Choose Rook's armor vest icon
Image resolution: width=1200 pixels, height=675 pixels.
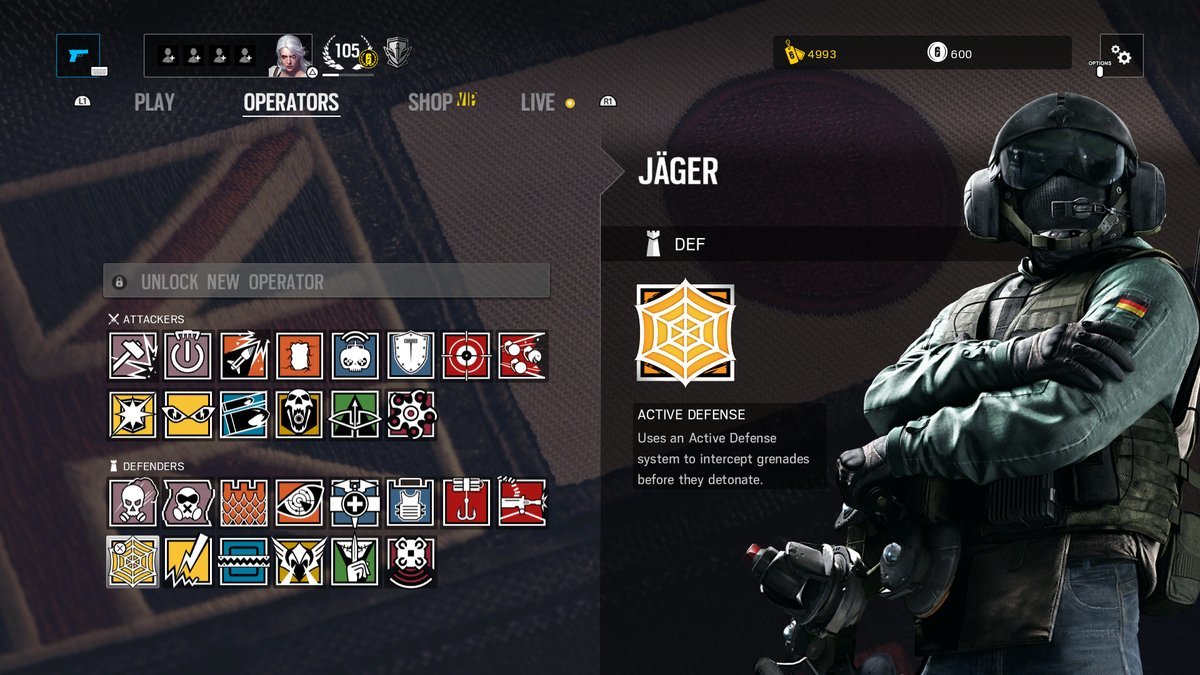pos(411,502)
